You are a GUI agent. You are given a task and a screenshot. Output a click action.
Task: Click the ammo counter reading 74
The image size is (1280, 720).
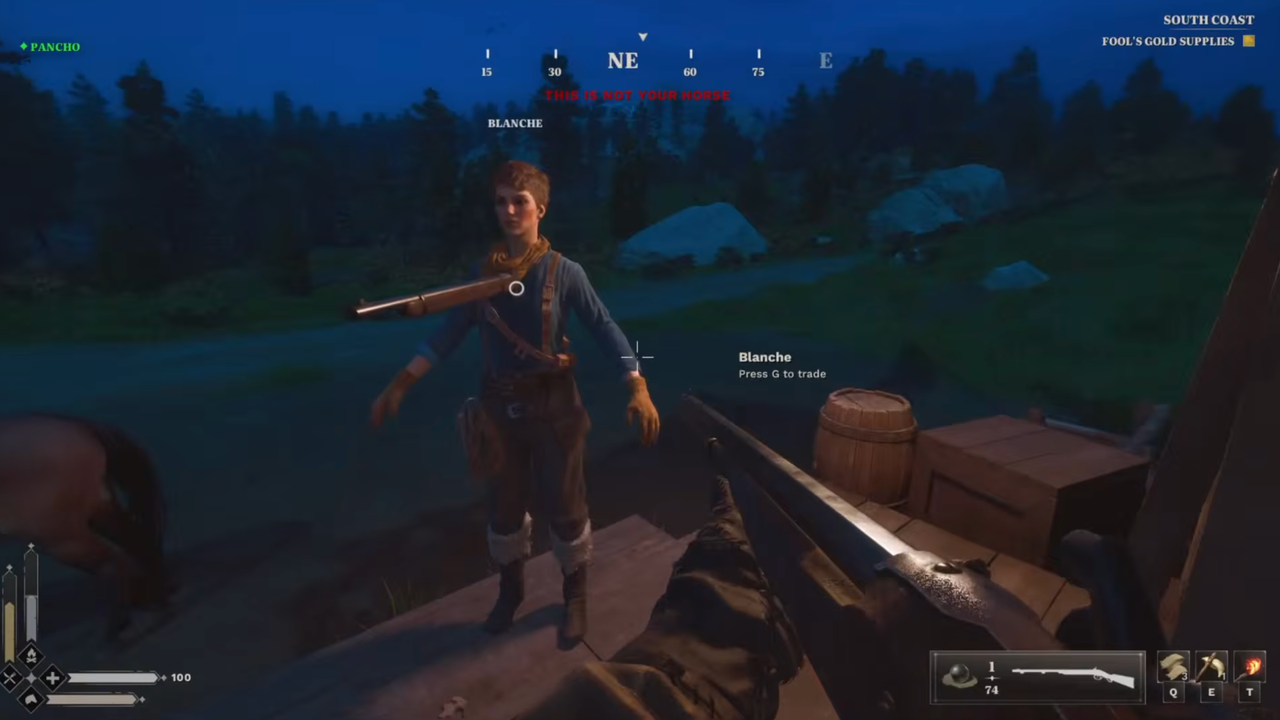991,690
